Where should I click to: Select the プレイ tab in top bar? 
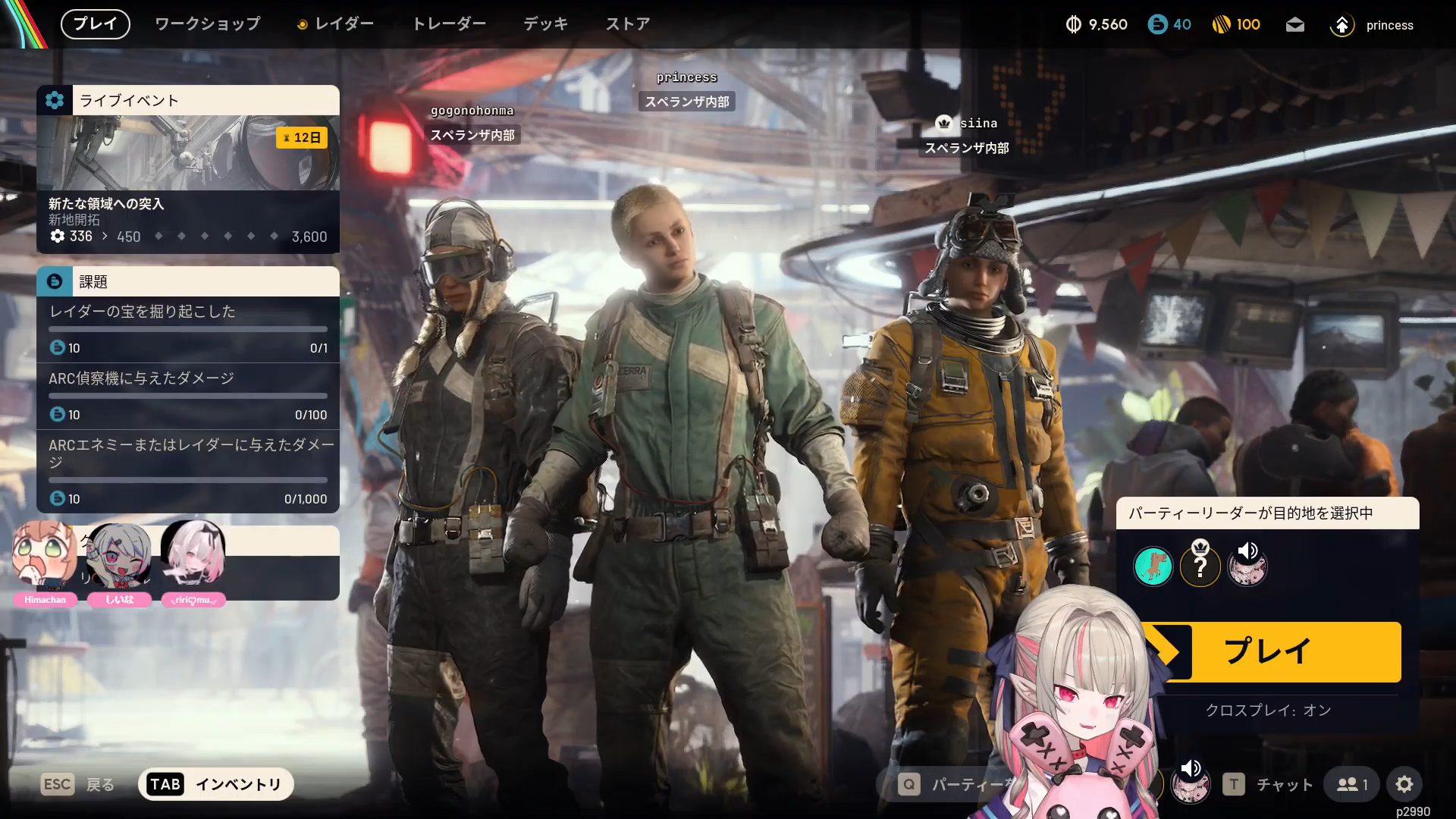[x=96, y=24]
